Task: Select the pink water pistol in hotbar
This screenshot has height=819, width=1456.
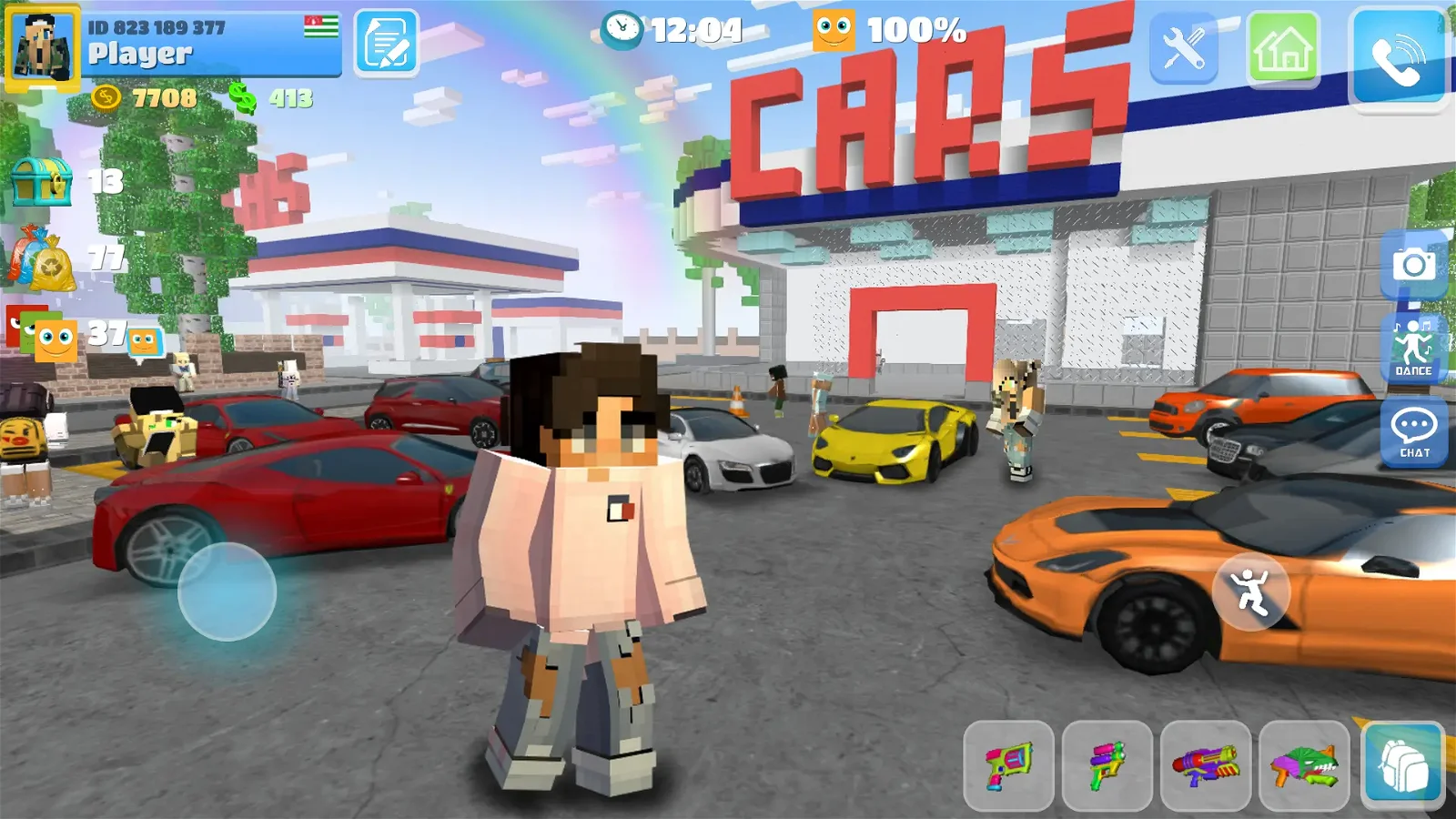Action: [x=1010, y=763]
